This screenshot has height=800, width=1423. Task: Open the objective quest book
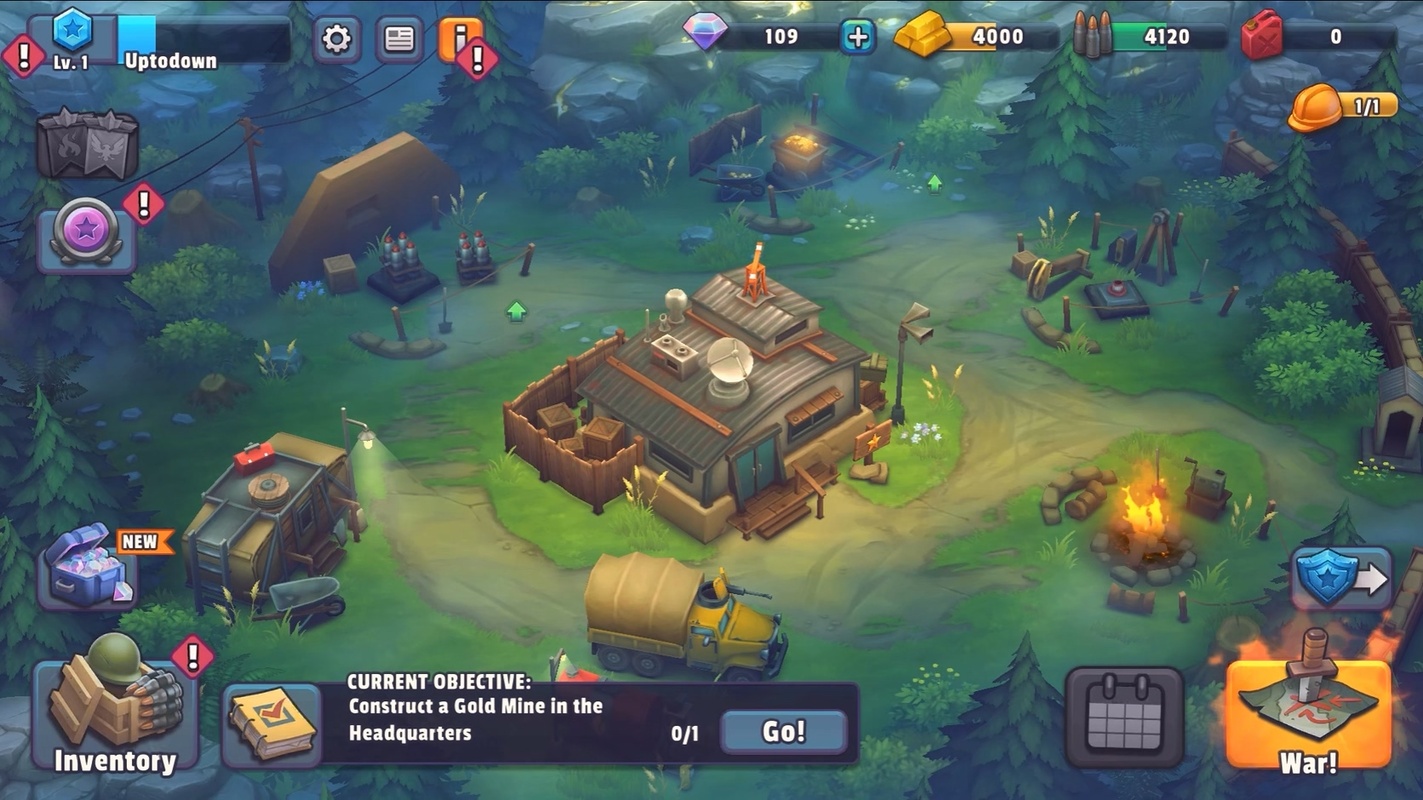[x=272, y=724]
